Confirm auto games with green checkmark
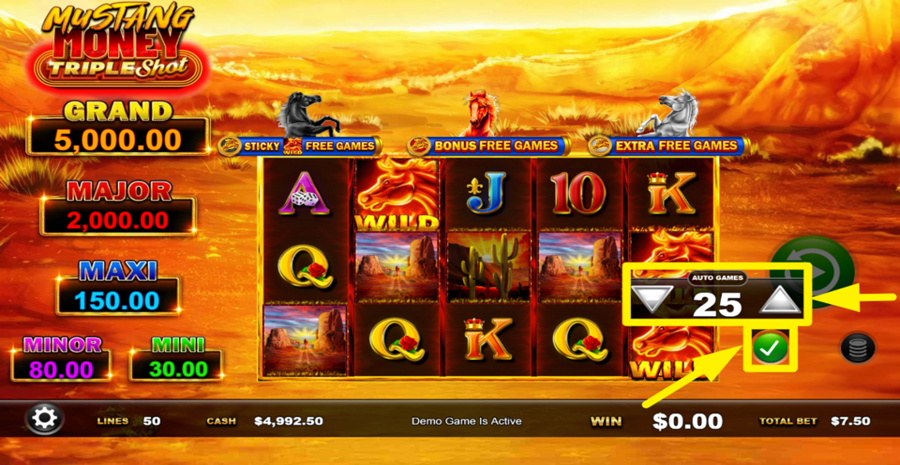Image resolution: width=900 pixels, height=465 pixels. (768, 348)
